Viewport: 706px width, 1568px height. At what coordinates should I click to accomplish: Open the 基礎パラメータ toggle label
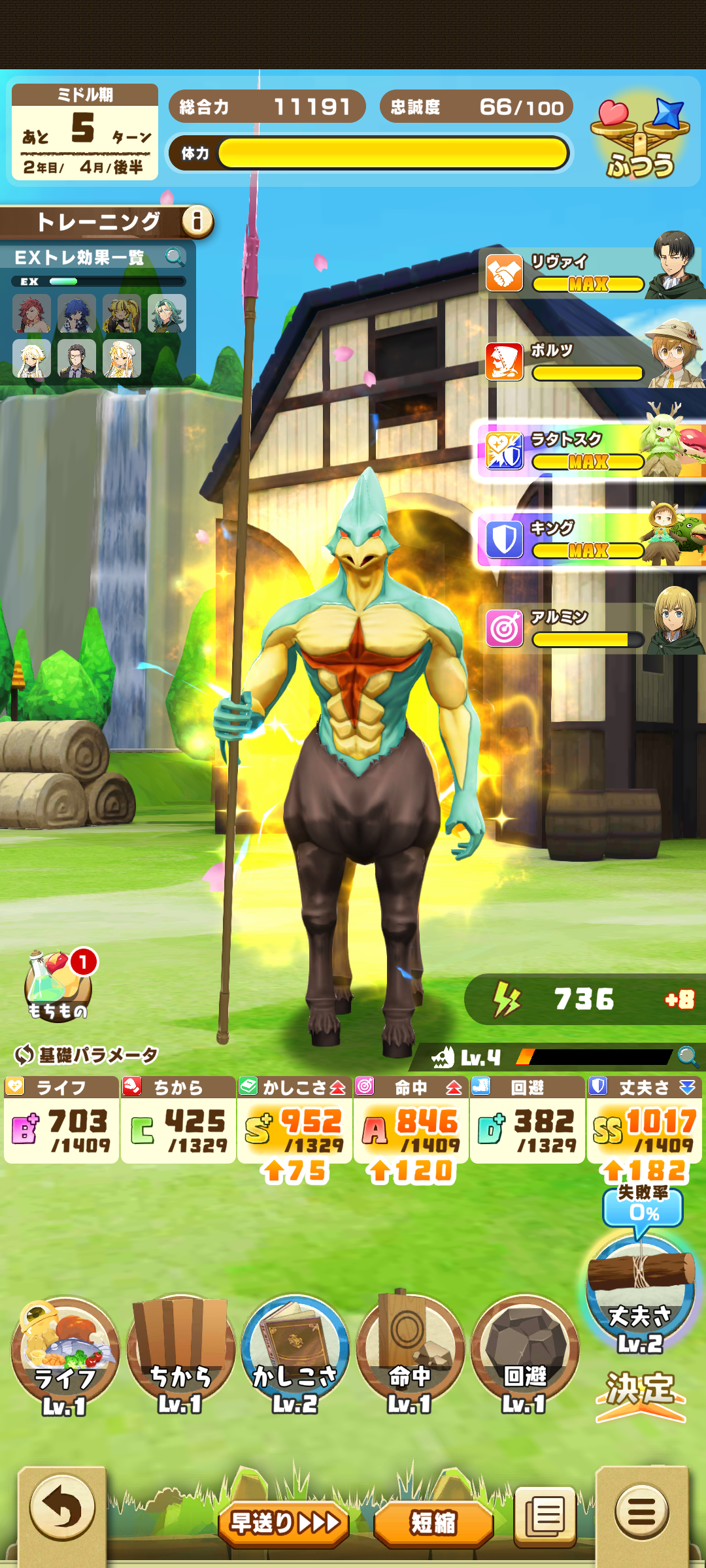[86, 1054]
